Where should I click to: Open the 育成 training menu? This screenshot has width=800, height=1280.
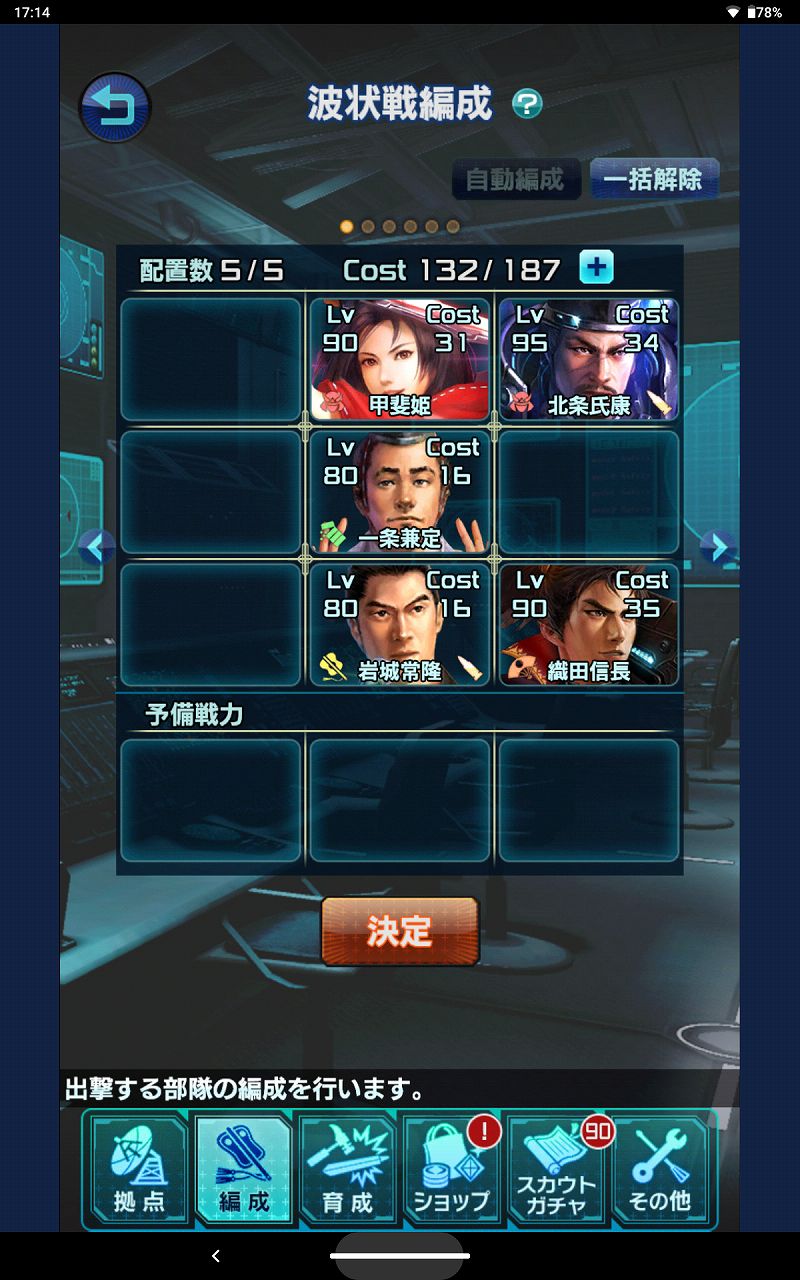348,1168
